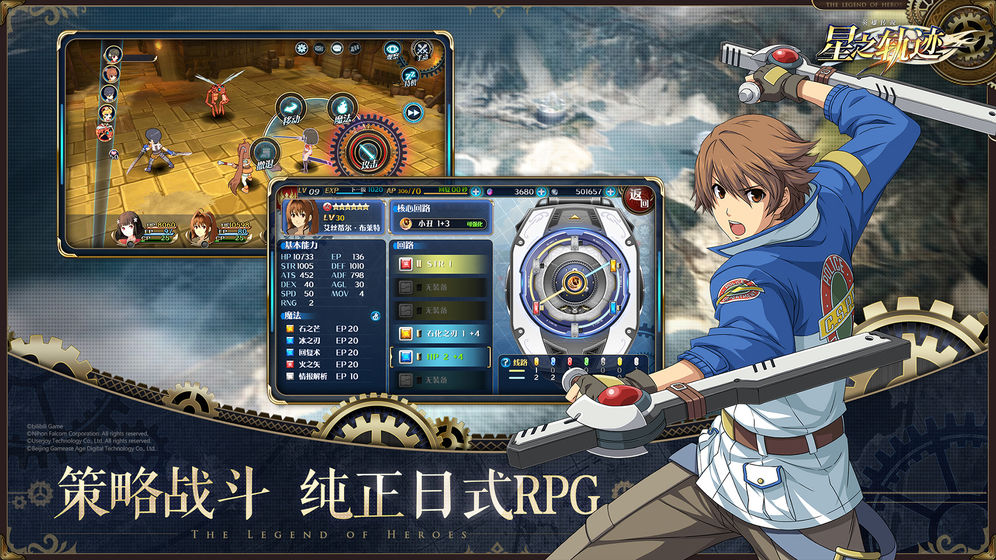Select the STR 1 quartz row
Screen dimensions: 996x560
pos(440,265)
